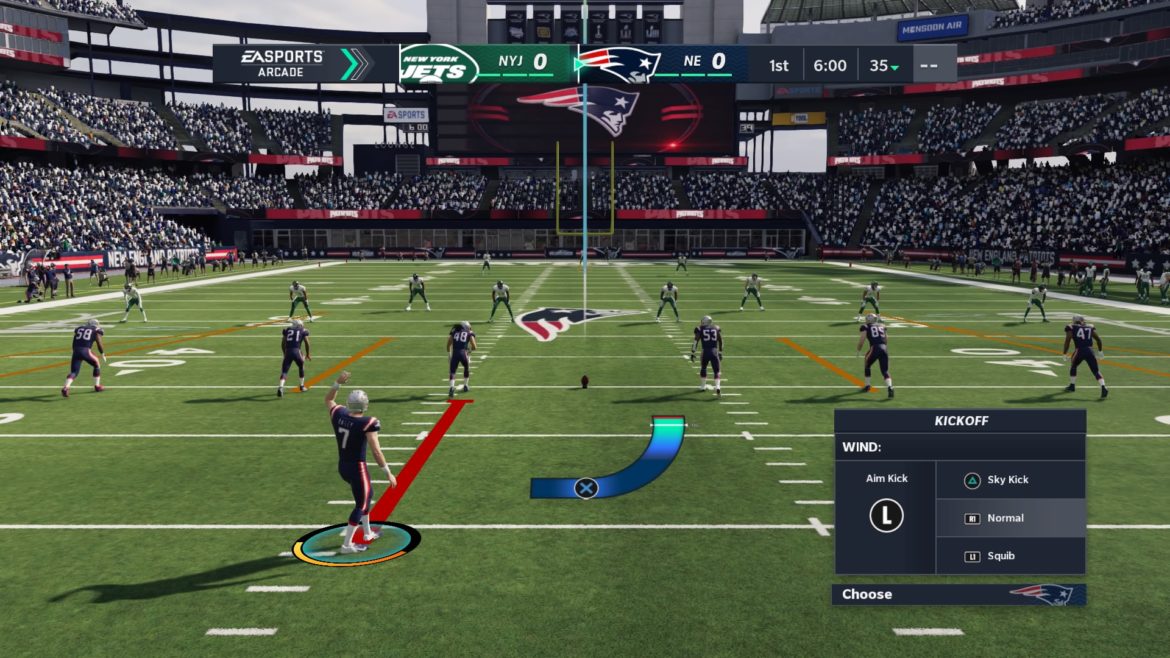Choose the Sky Kick option
Image resolution: width=1170 pixels, height=658 pixels.
[x=1010, y=480]
